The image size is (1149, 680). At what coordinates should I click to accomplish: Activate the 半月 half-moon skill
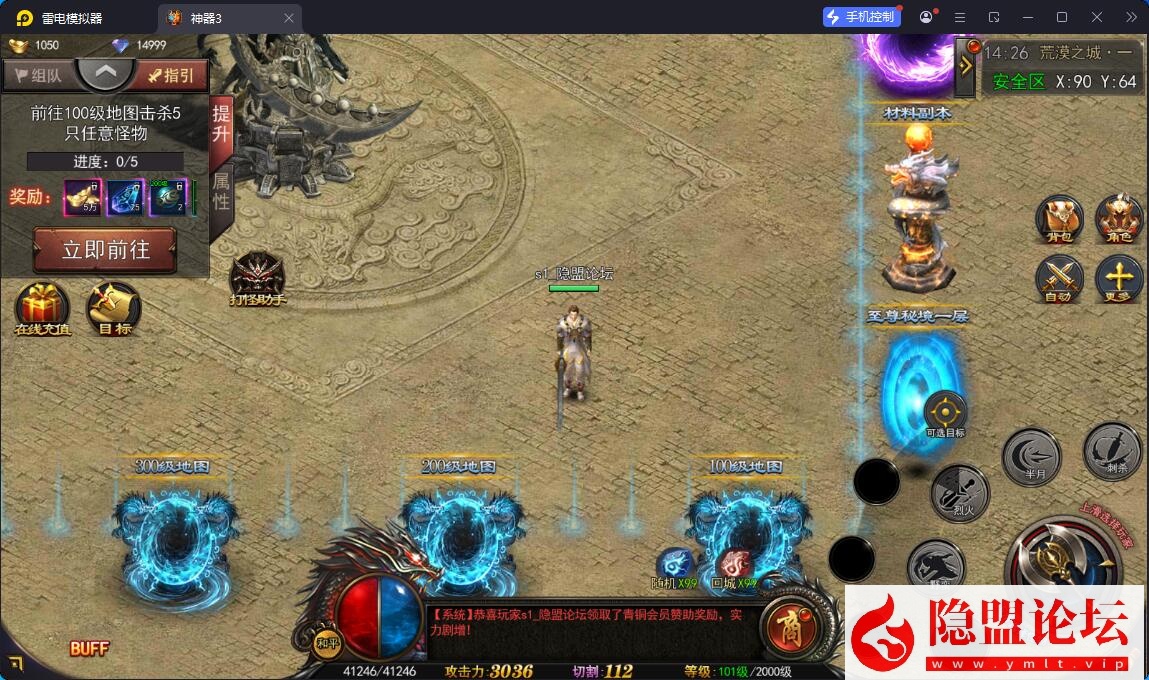tap(1031, 457)
